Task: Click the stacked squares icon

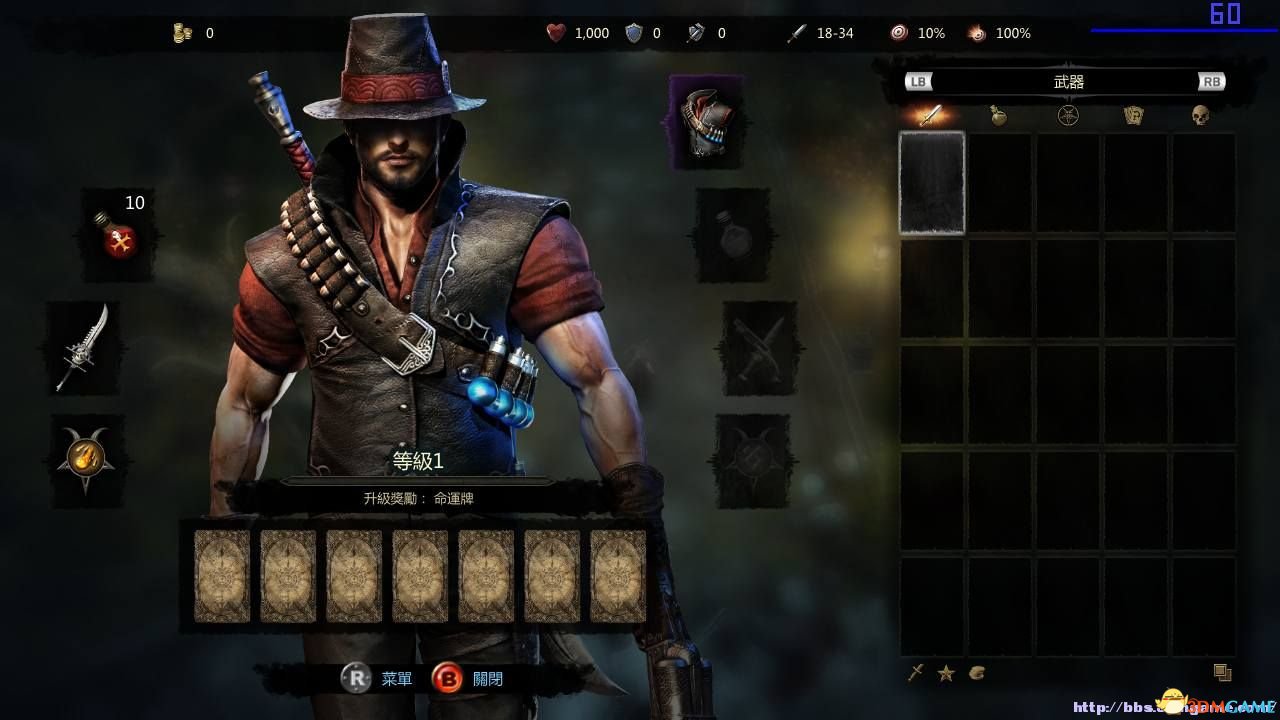Action: click(x=1222, y=673)
